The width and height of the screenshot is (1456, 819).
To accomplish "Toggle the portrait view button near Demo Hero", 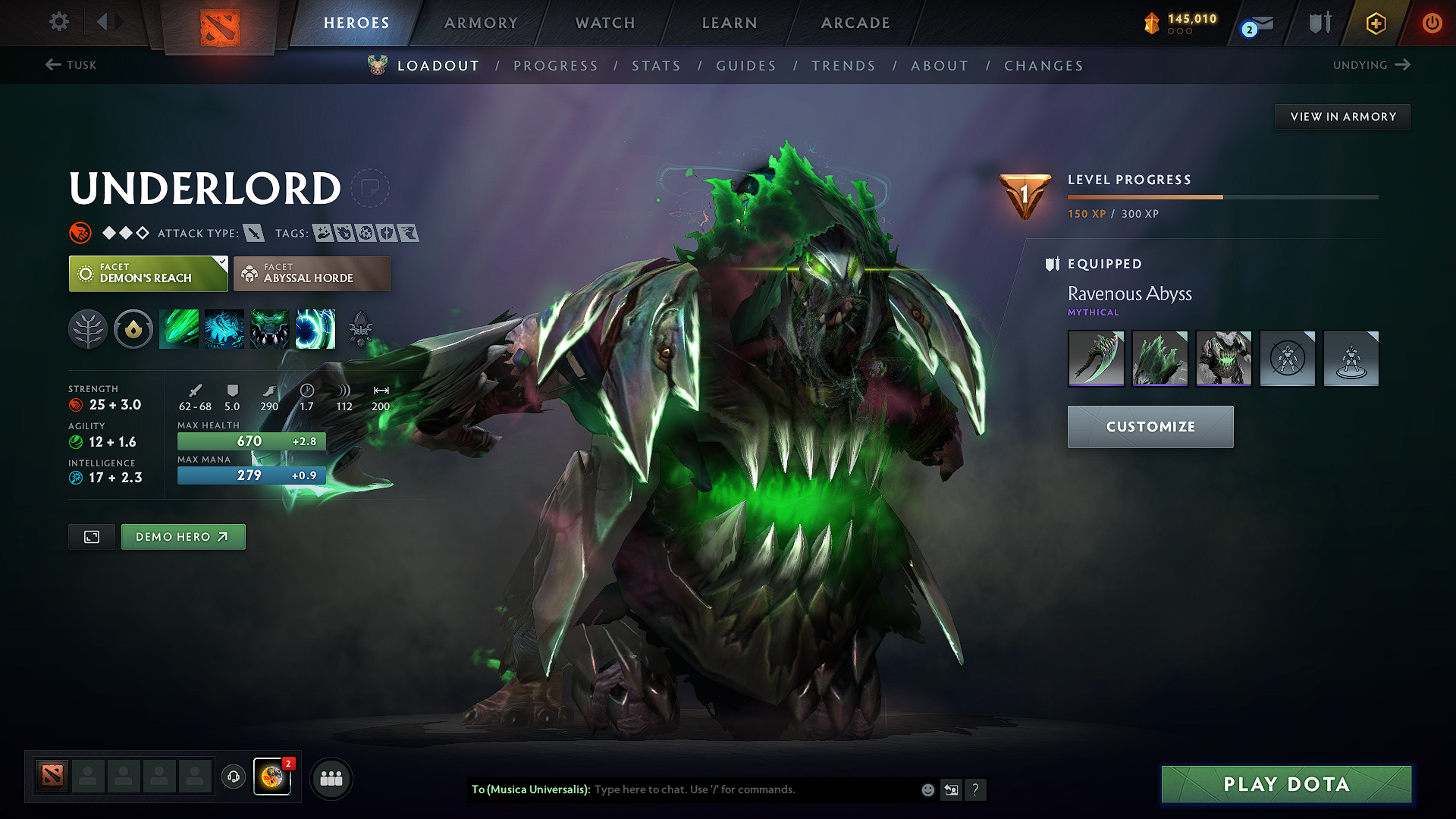I will pyautogui.click(x=91, y=536).
